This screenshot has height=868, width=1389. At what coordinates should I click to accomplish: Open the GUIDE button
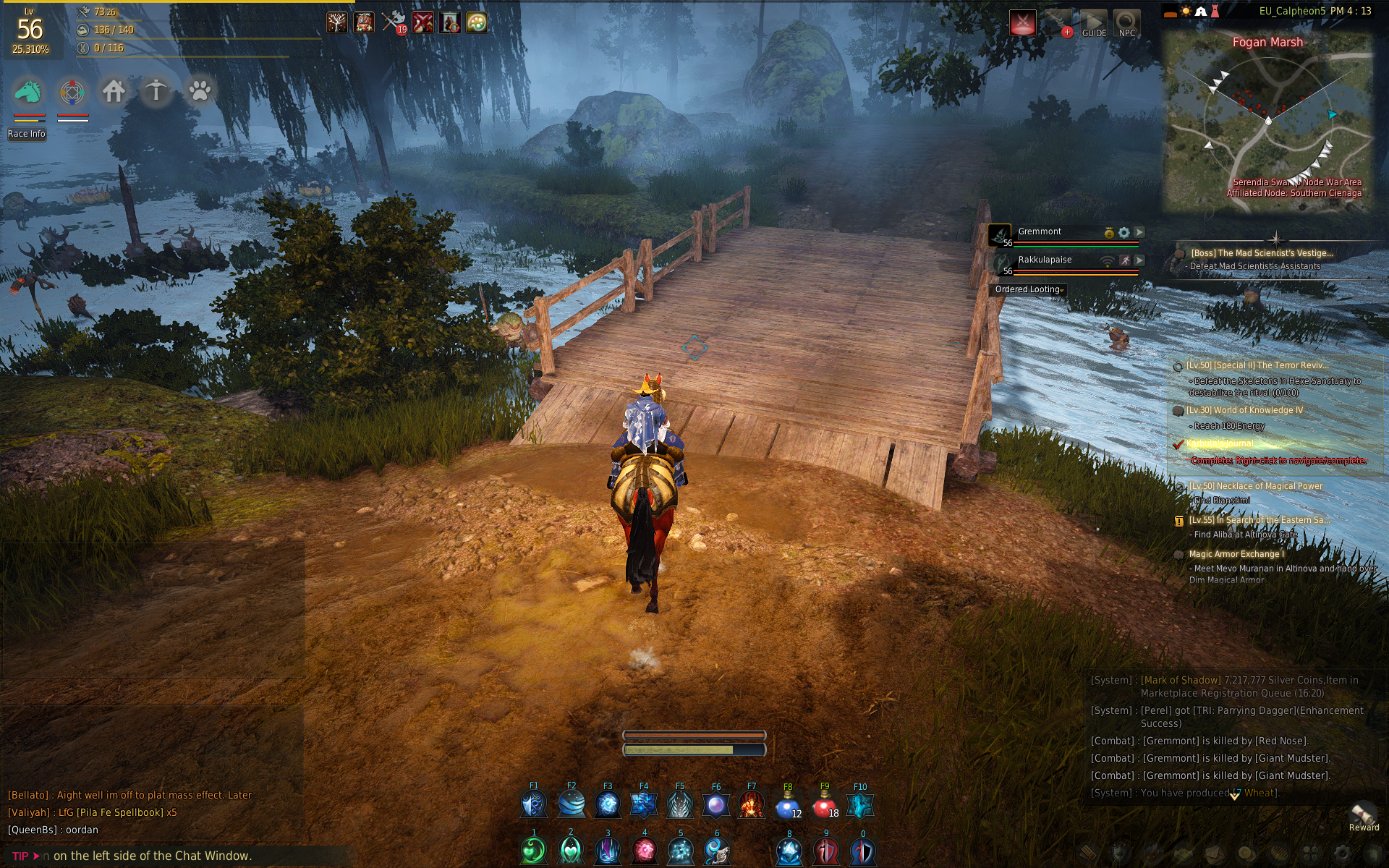click(1094, 24)
